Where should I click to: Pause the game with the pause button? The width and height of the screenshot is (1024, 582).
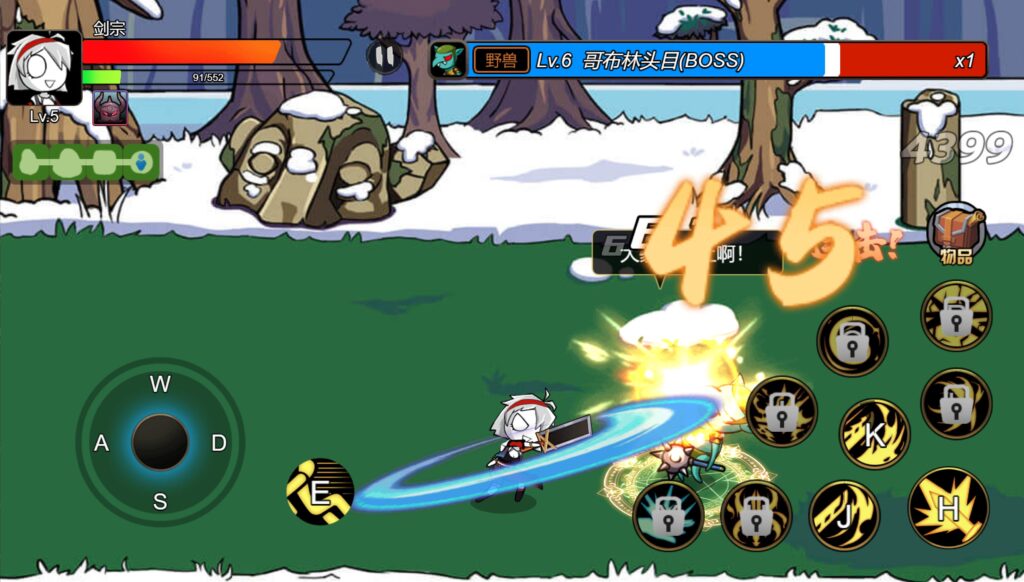coord(384,56)
